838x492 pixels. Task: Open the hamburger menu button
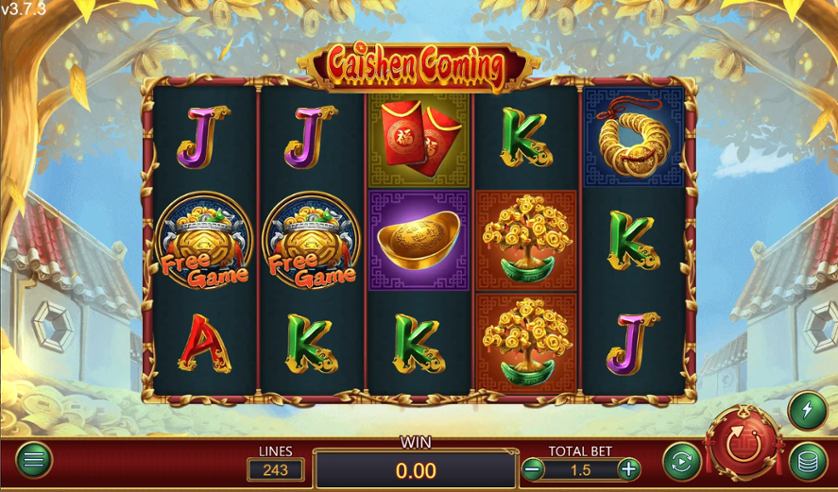pos(33,461)
